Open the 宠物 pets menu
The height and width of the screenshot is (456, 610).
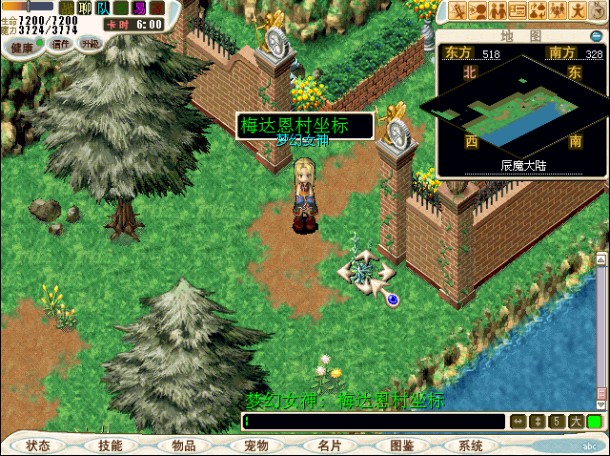point(256,445)
